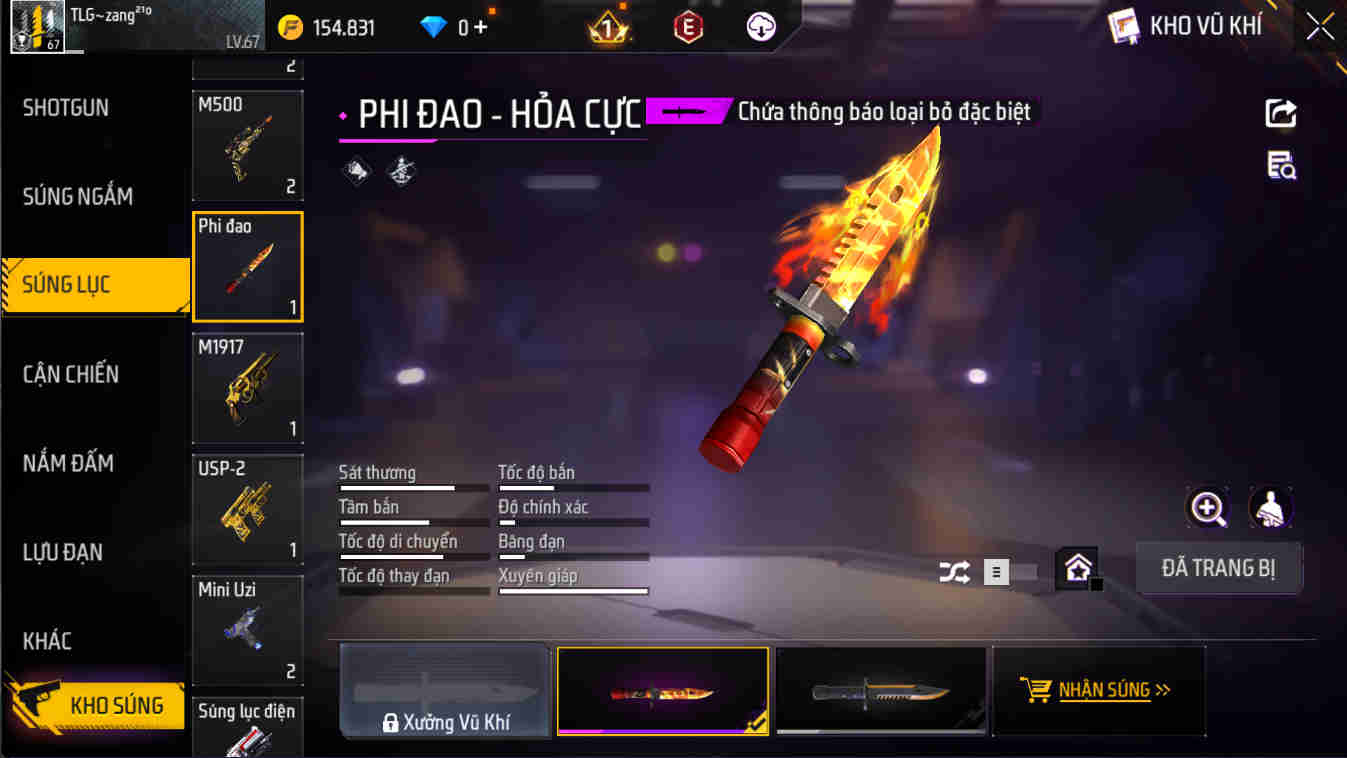Toggle the list display switch next to shuffle

pyautogui.click(x=996, y=571)
